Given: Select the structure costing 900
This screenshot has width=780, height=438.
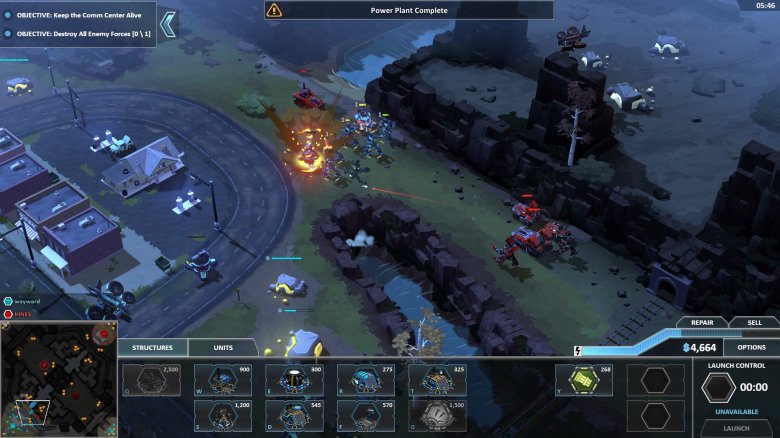Looking at the screenshot, I should point(223,380).
